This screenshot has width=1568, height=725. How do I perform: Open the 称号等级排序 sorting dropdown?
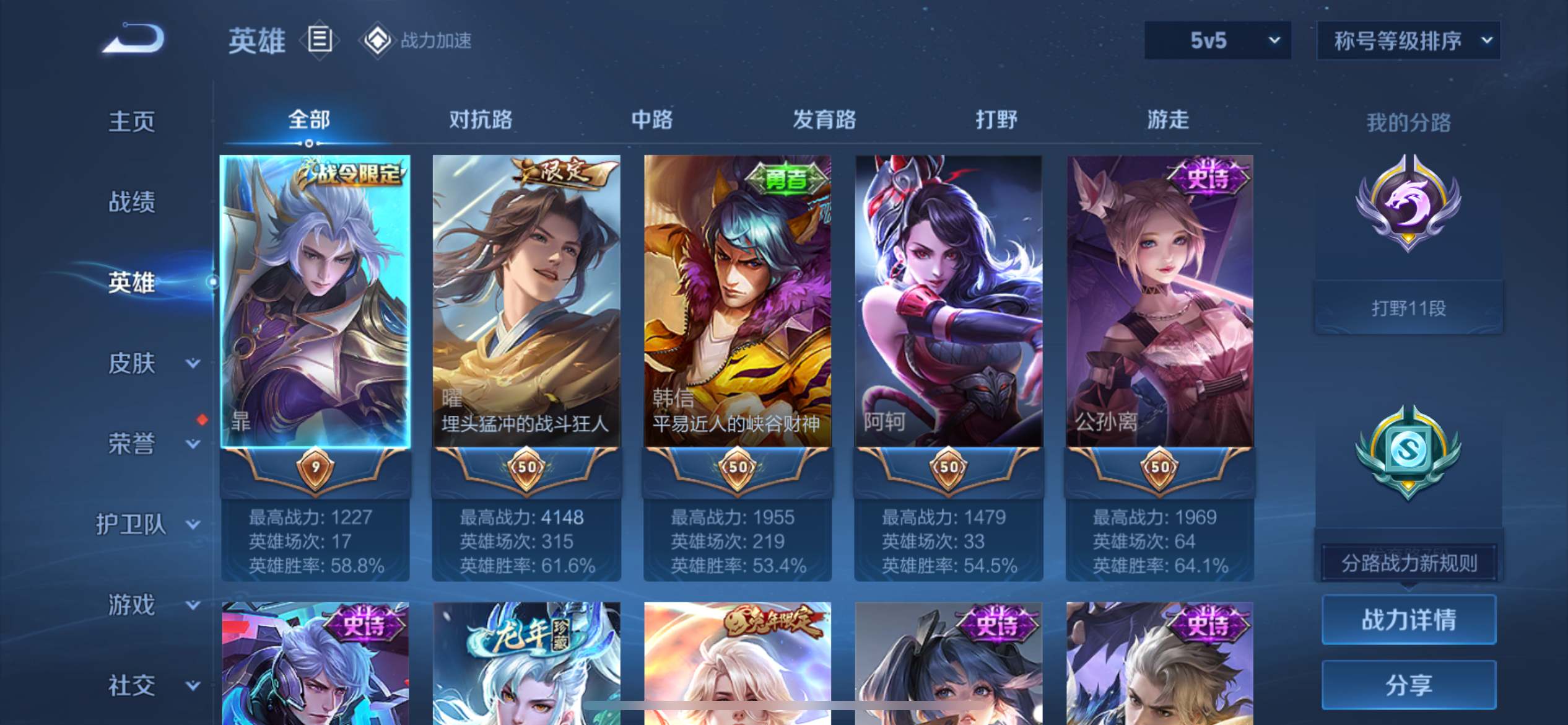click(1408, 41)
